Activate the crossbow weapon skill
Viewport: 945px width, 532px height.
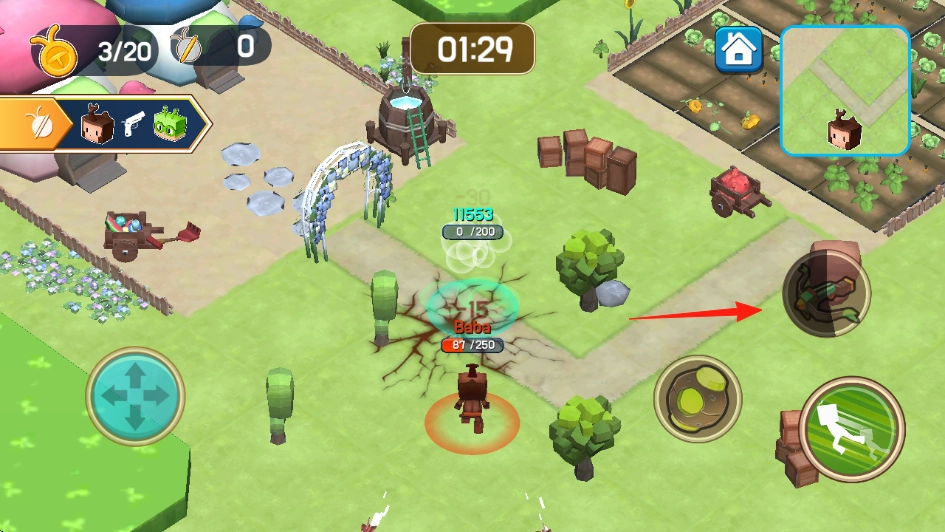pyautogui.click(x=825, y=294)
